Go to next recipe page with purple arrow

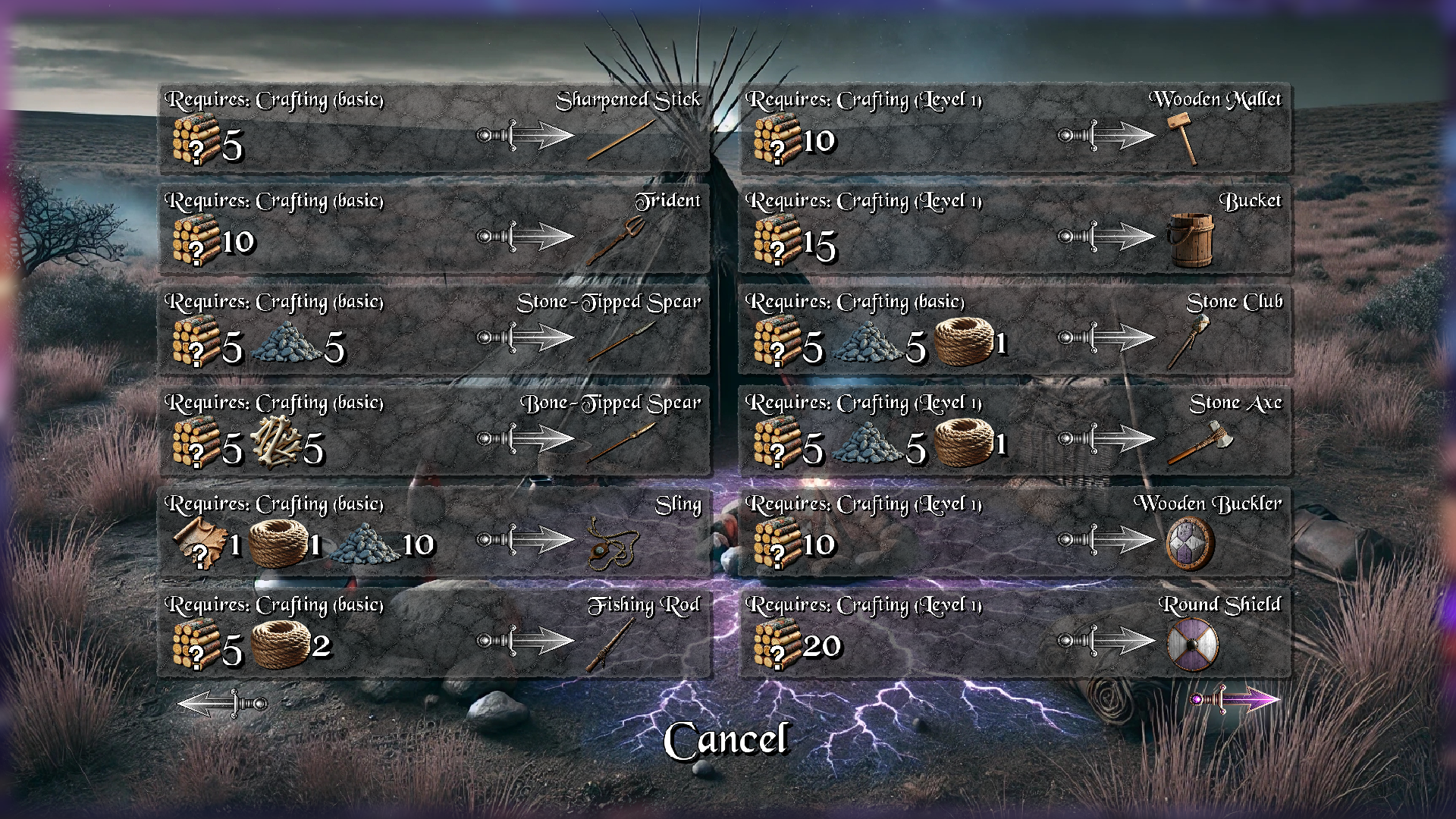tap(1236, 699)
